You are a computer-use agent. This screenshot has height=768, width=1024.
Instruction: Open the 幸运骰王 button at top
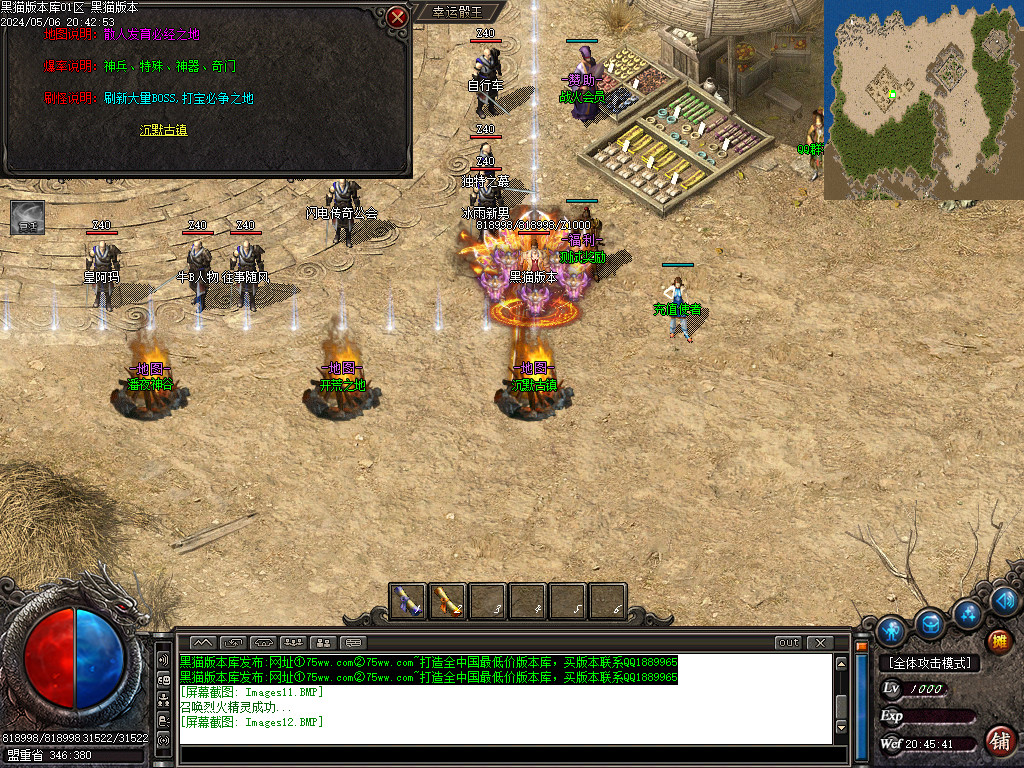(457, 12)
